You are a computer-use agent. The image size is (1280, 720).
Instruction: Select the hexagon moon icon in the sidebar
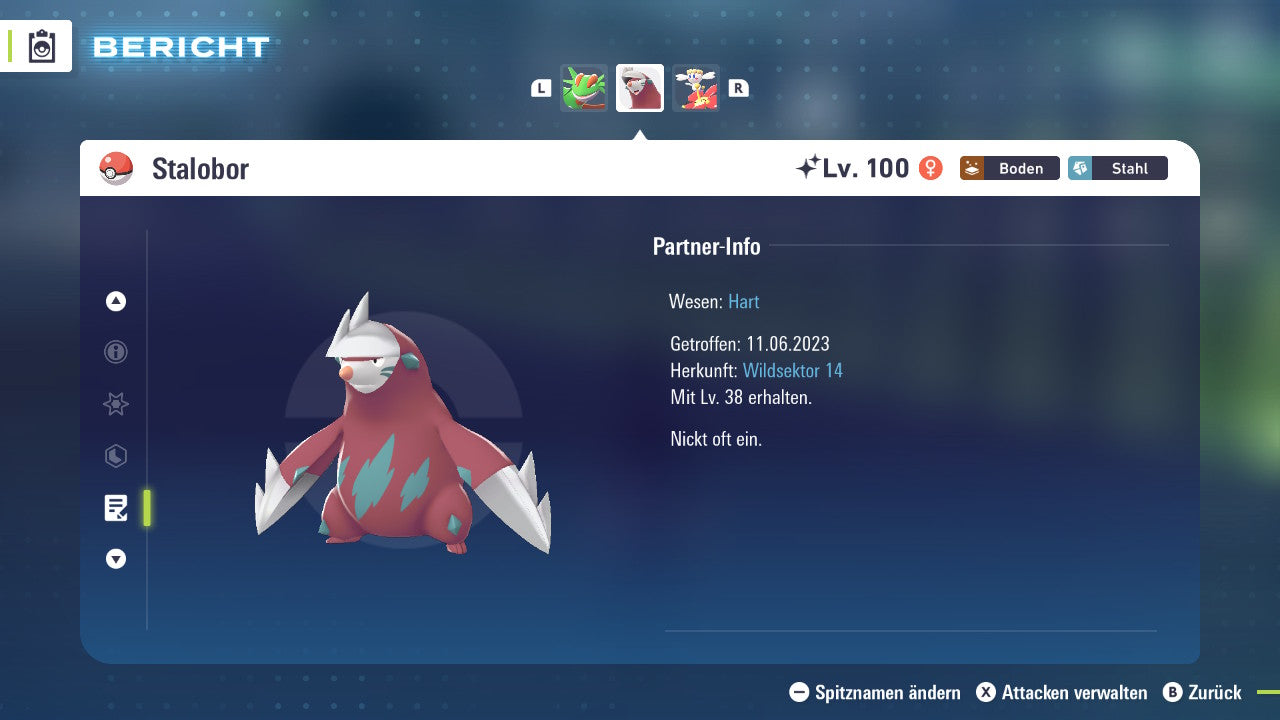point(115,456)
